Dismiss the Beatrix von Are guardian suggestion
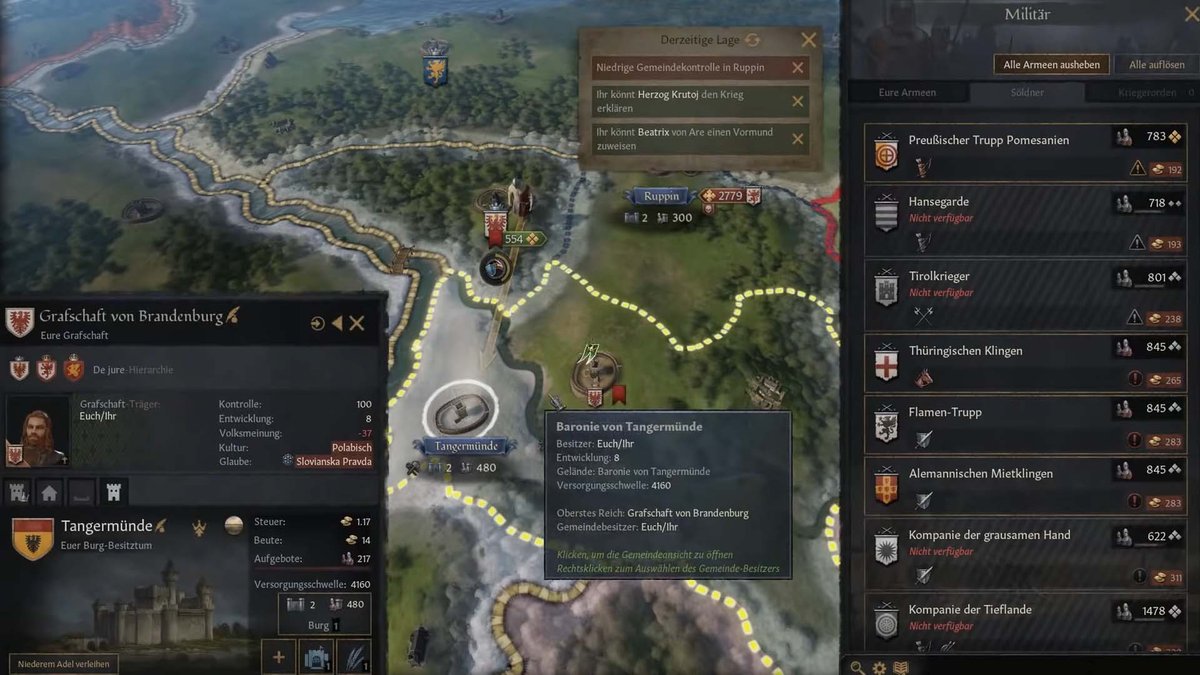 (798, 139)
